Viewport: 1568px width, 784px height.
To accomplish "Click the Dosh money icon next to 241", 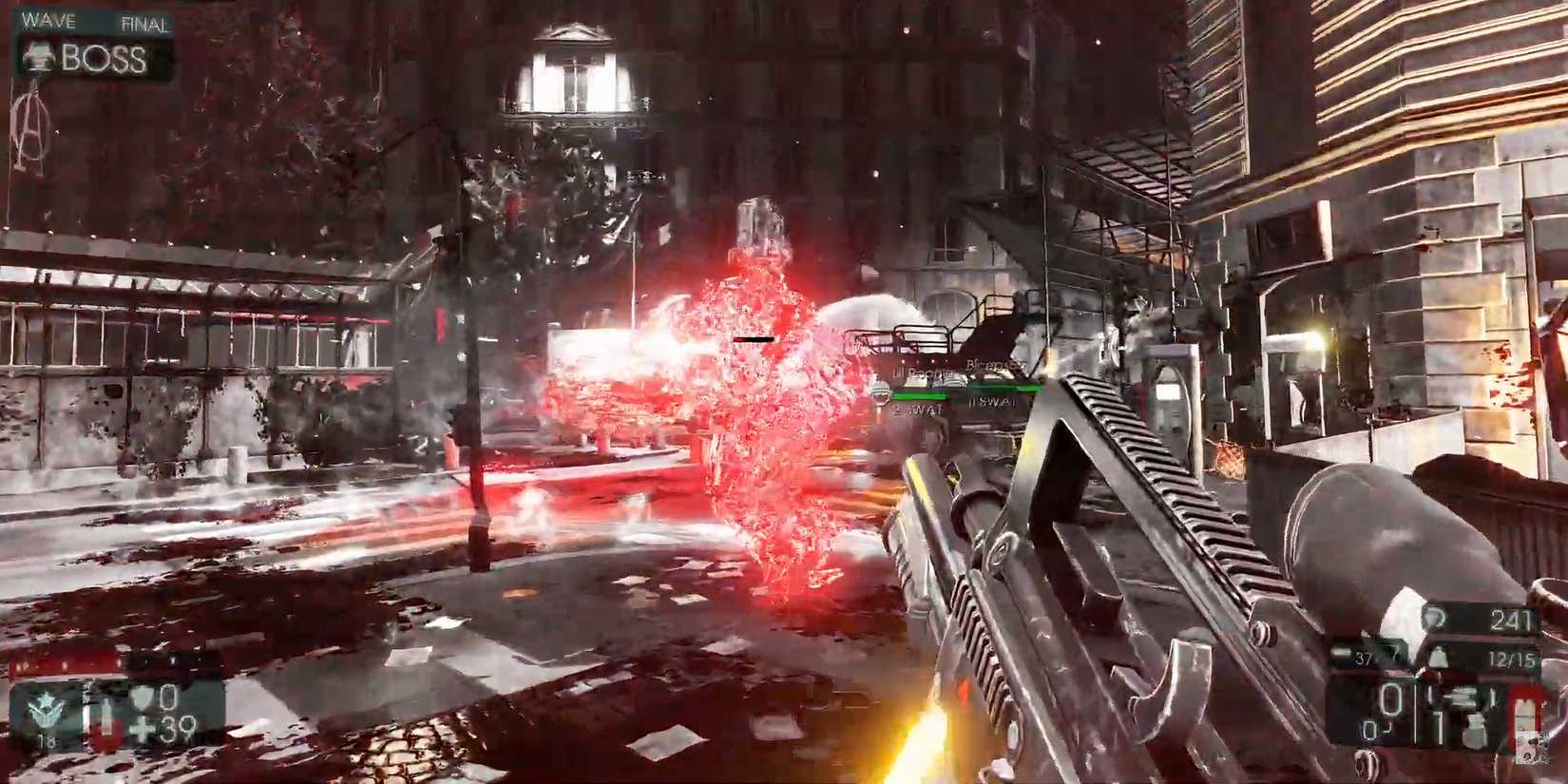I will [1434, 618].
